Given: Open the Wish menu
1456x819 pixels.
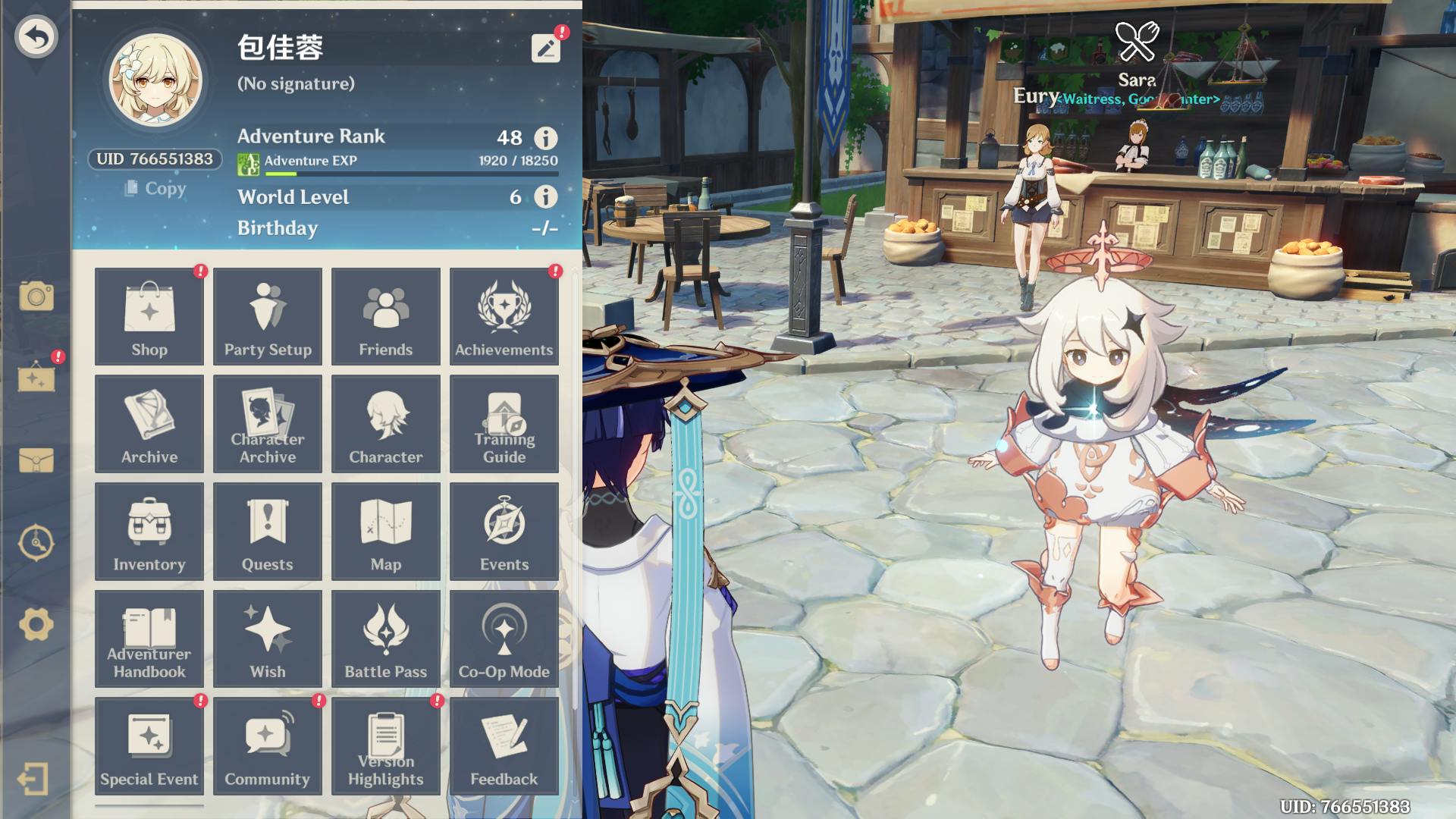Looking at the screenshot, I should [x=268, y=639].
